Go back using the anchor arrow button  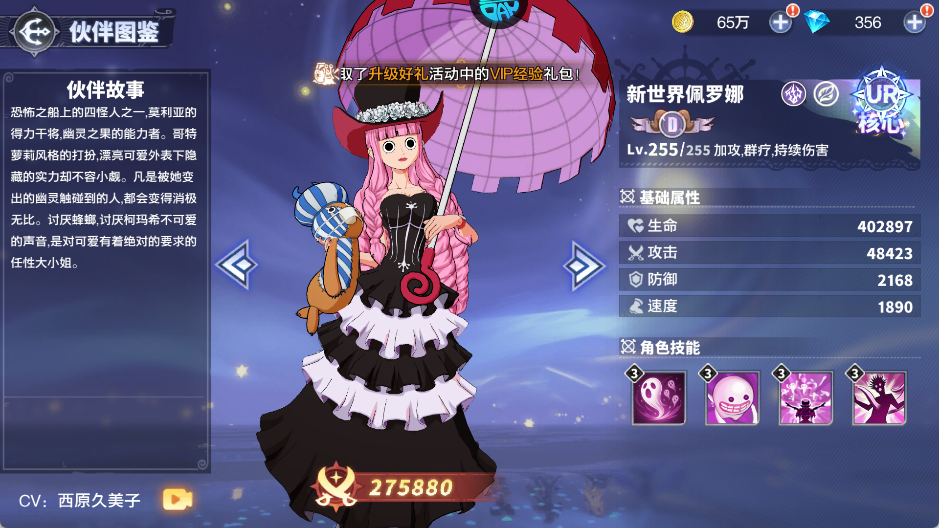pos(36,31)
